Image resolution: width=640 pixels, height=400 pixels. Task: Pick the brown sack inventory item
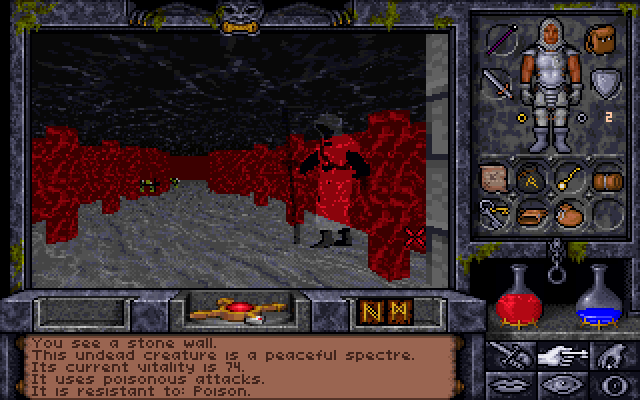(x=566, y=212)
